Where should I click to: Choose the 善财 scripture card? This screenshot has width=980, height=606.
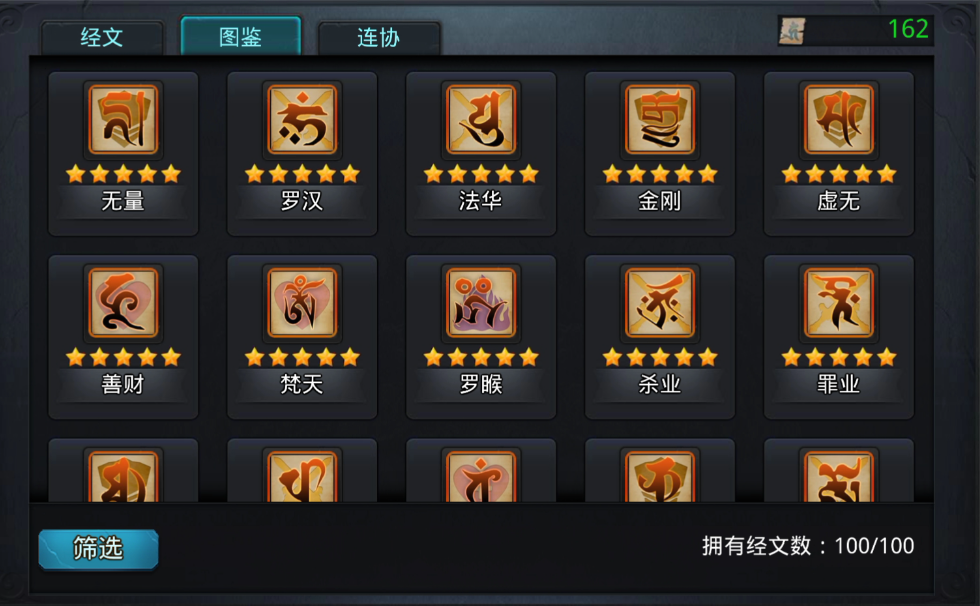click(x=123, y=336)
